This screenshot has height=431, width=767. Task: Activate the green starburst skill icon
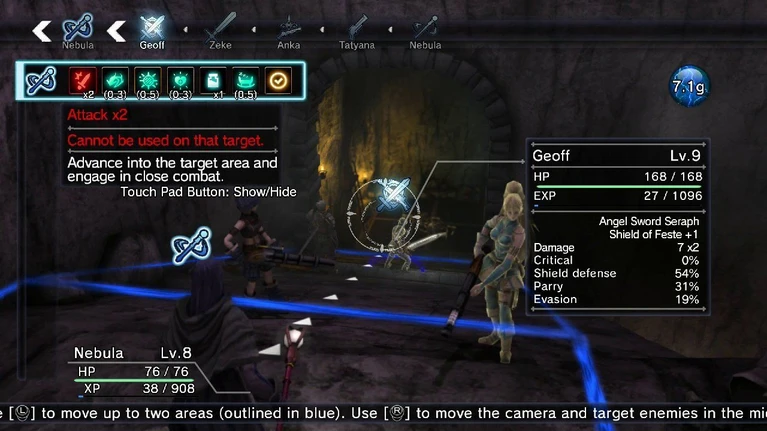click(x=148, y=79)
